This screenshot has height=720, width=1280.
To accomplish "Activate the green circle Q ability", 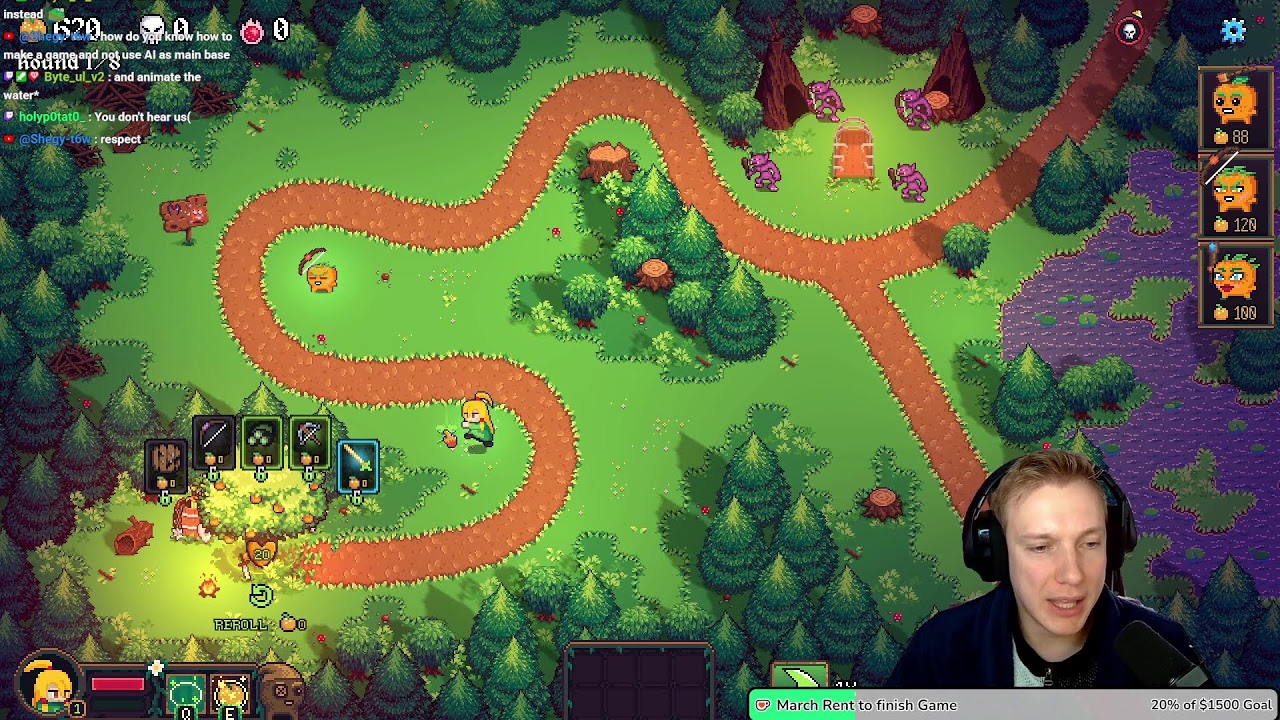I will pyautogui.click(x=185, y=692).
